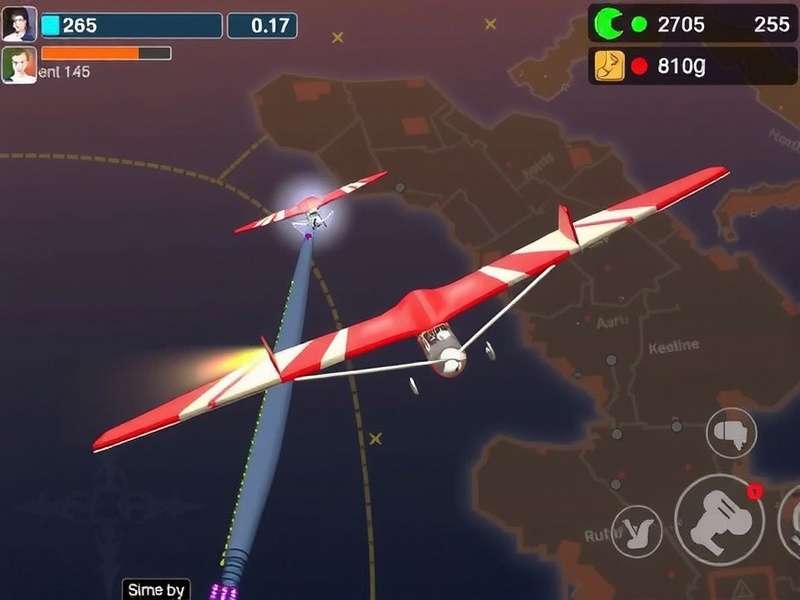This screenshot has width=800, height=600.
Task: Select the dark-haired player portrait with glasses
Action: click(19, 24)
